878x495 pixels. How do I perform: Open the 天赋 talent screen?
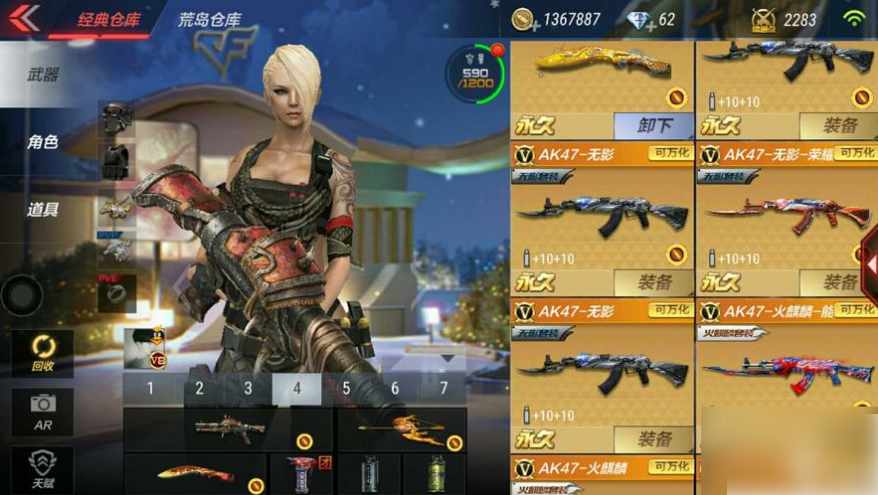point(42,467)
